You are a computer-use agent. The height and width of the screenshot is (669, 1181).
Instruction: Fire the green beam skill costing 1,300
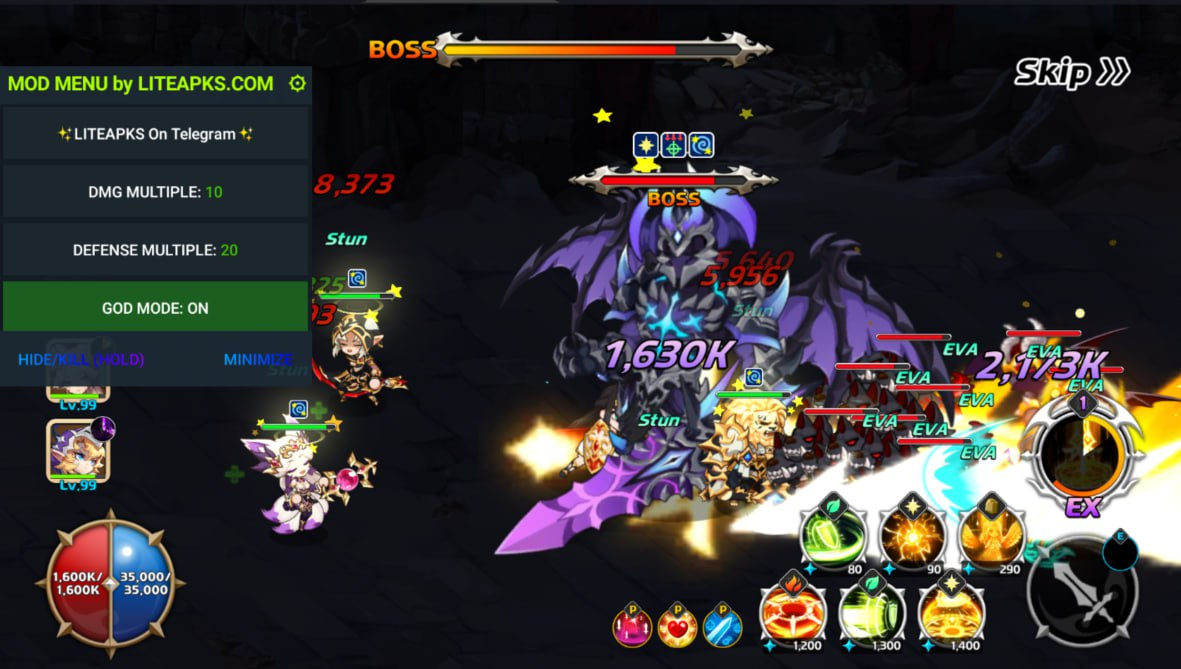[x=872, y=612]
